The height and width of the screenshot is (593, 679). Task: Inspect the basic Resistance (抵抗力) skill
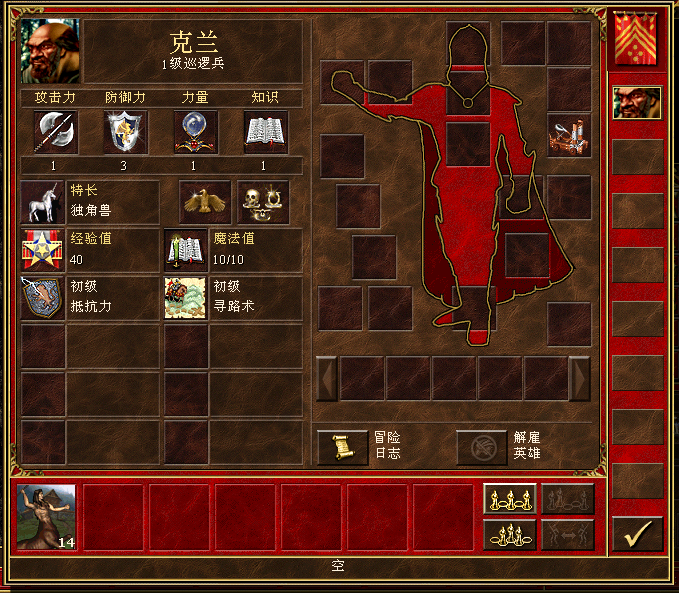[x=43, y=298]
